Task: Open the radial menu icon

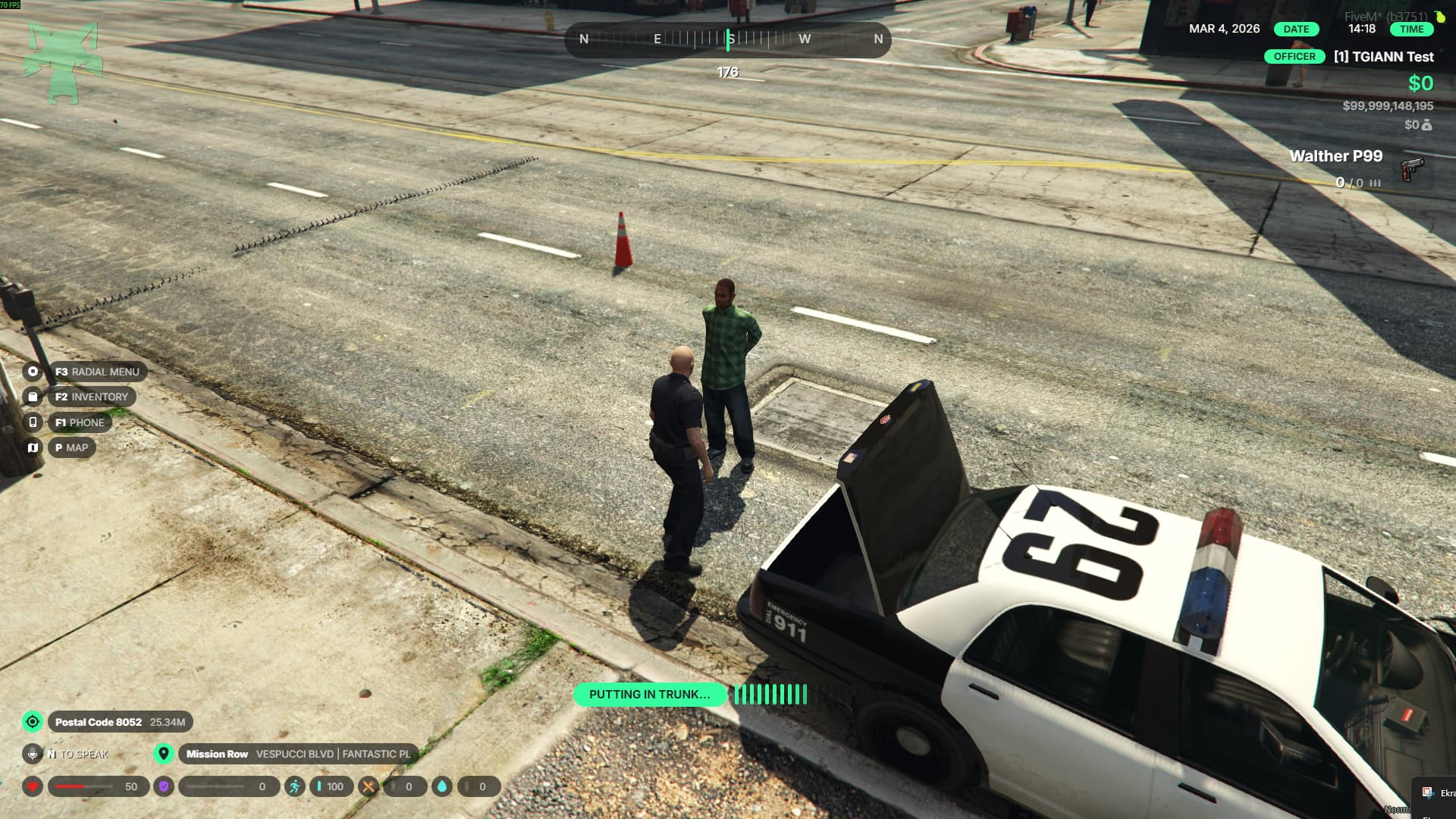Action: (33, 372)
